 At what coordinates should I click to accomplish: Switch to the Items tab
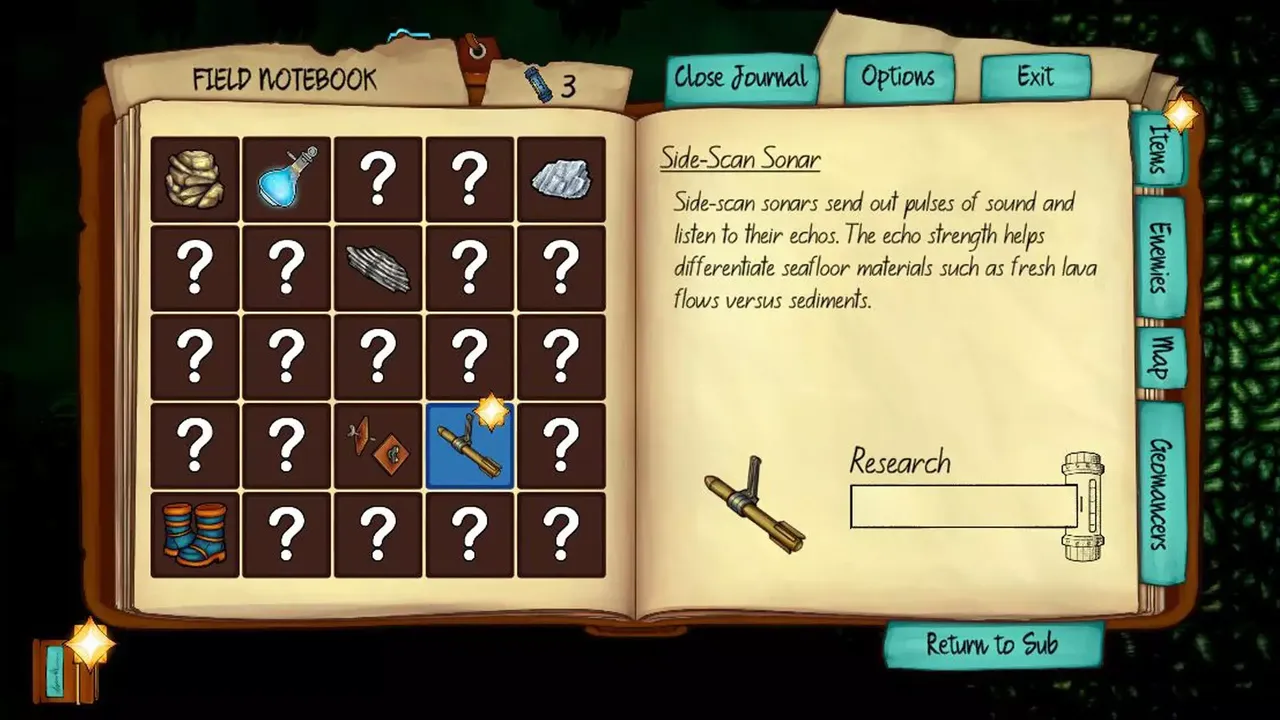pos(1159,148)
